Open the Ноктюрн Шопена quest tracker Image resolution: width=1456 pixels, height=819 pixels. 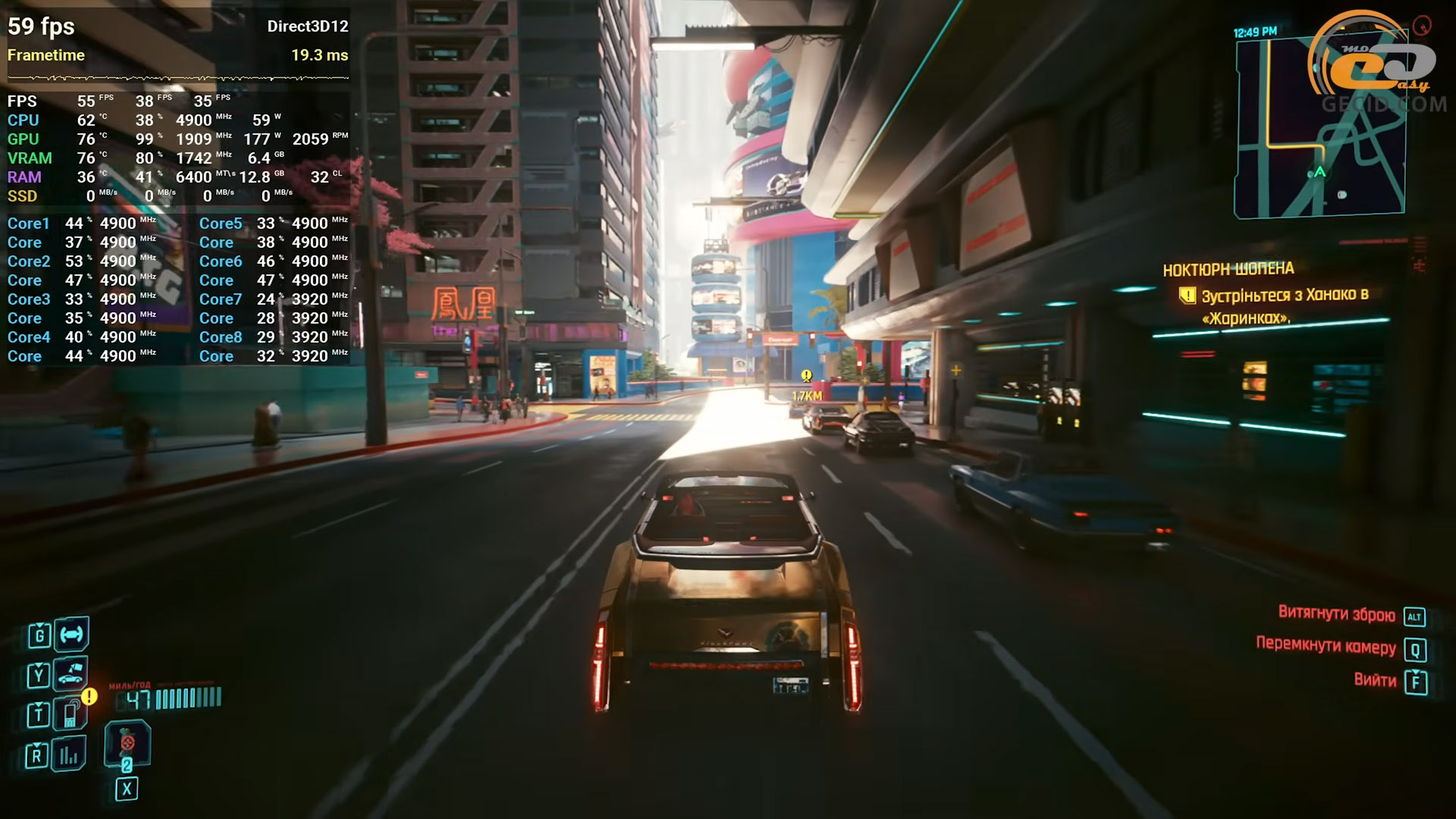(x=1228, y=269)
